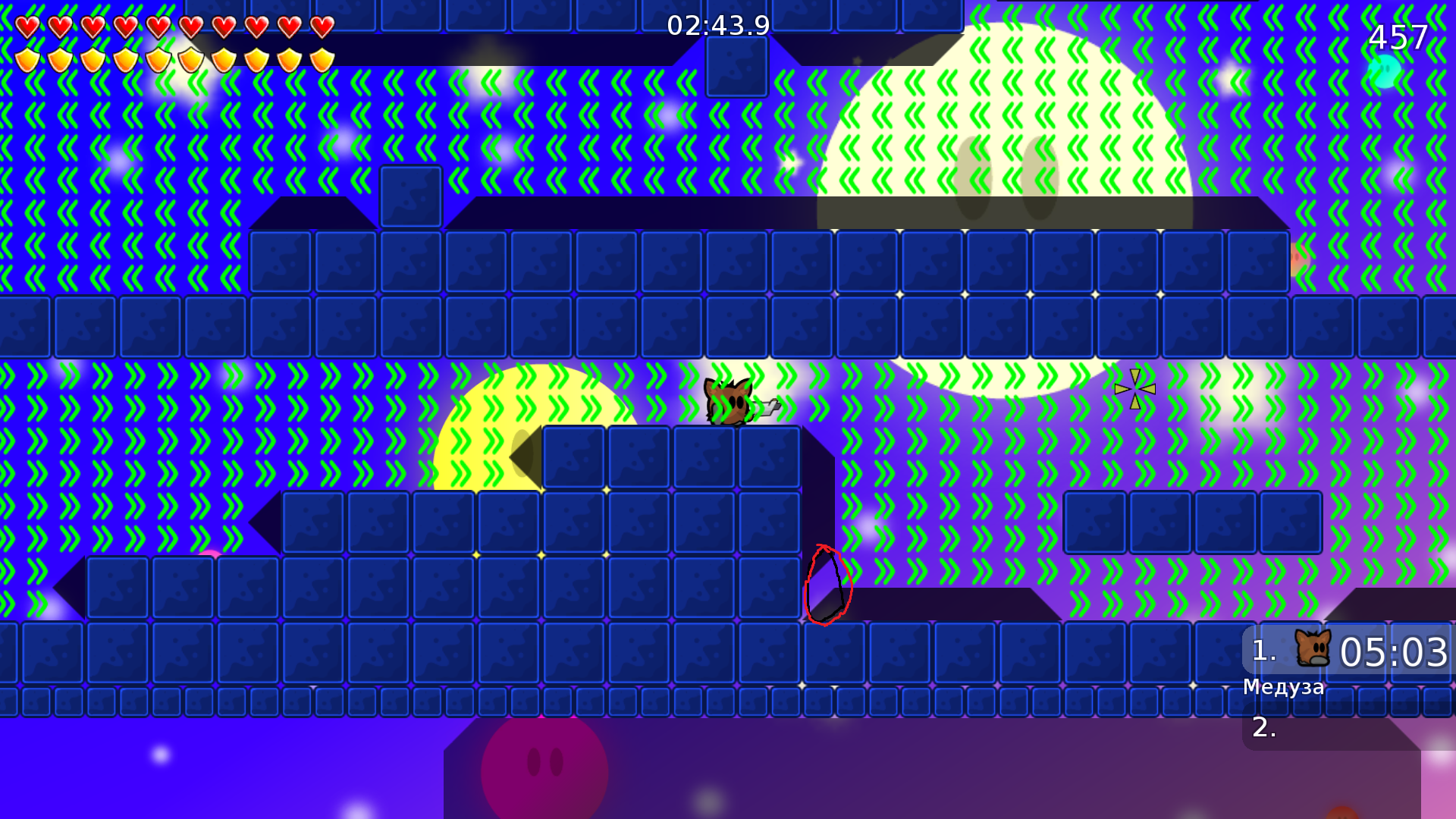The height and width of the screenshot is (819, 1456).
Task: Toggle the sixth golden shield icon
Action: point(192,61)
